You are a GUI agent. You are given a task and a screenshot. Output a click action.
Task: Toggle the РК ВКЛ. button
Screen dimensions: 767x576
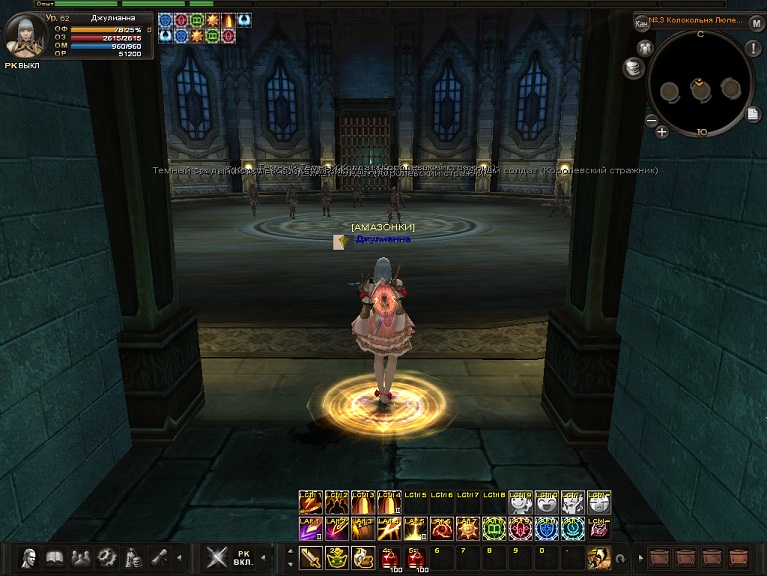243,558
